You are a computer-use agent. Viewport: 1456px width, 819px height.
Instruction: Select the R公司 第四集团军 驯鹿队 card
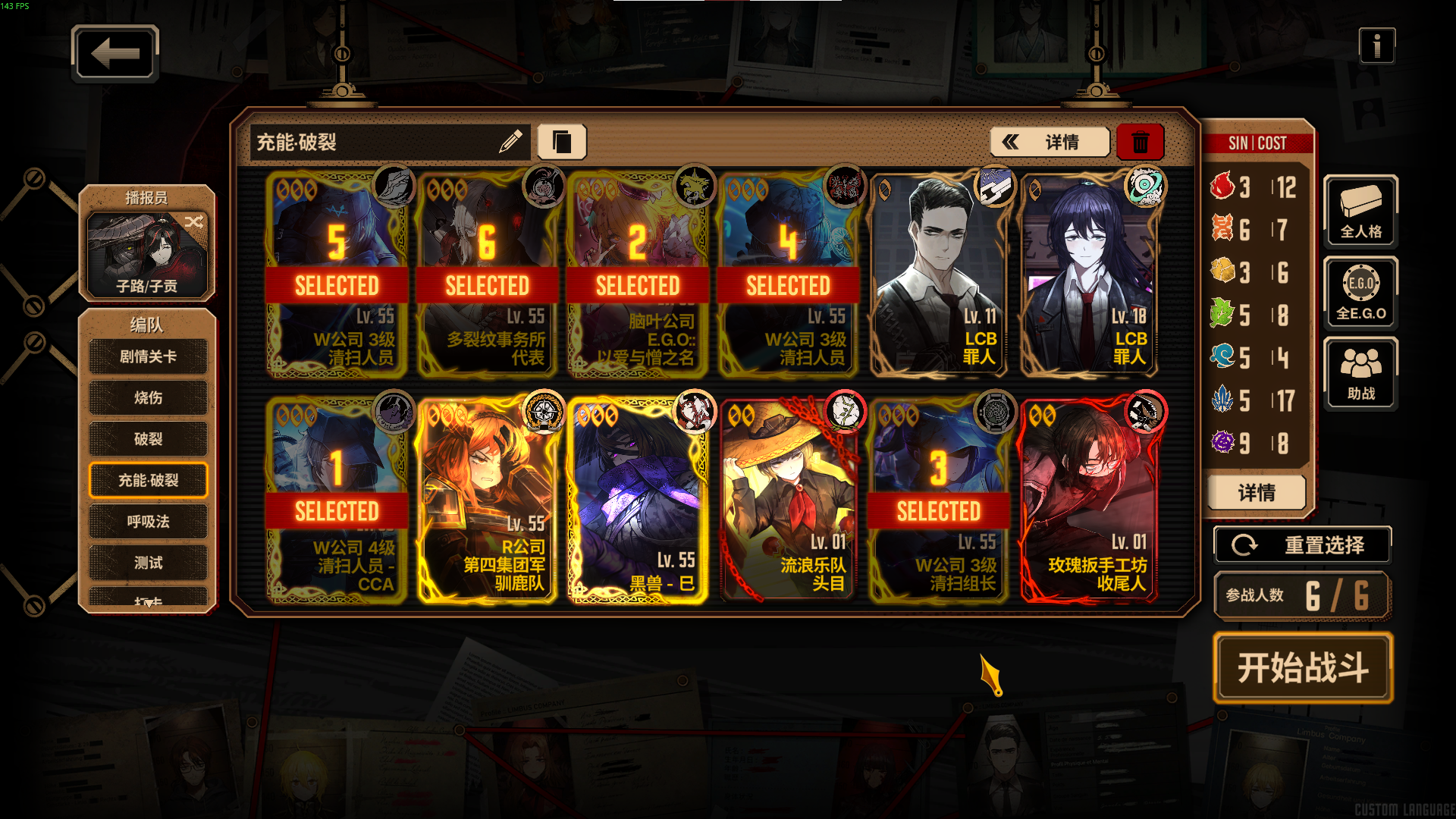pyautogui.click(x=486, y=500)
